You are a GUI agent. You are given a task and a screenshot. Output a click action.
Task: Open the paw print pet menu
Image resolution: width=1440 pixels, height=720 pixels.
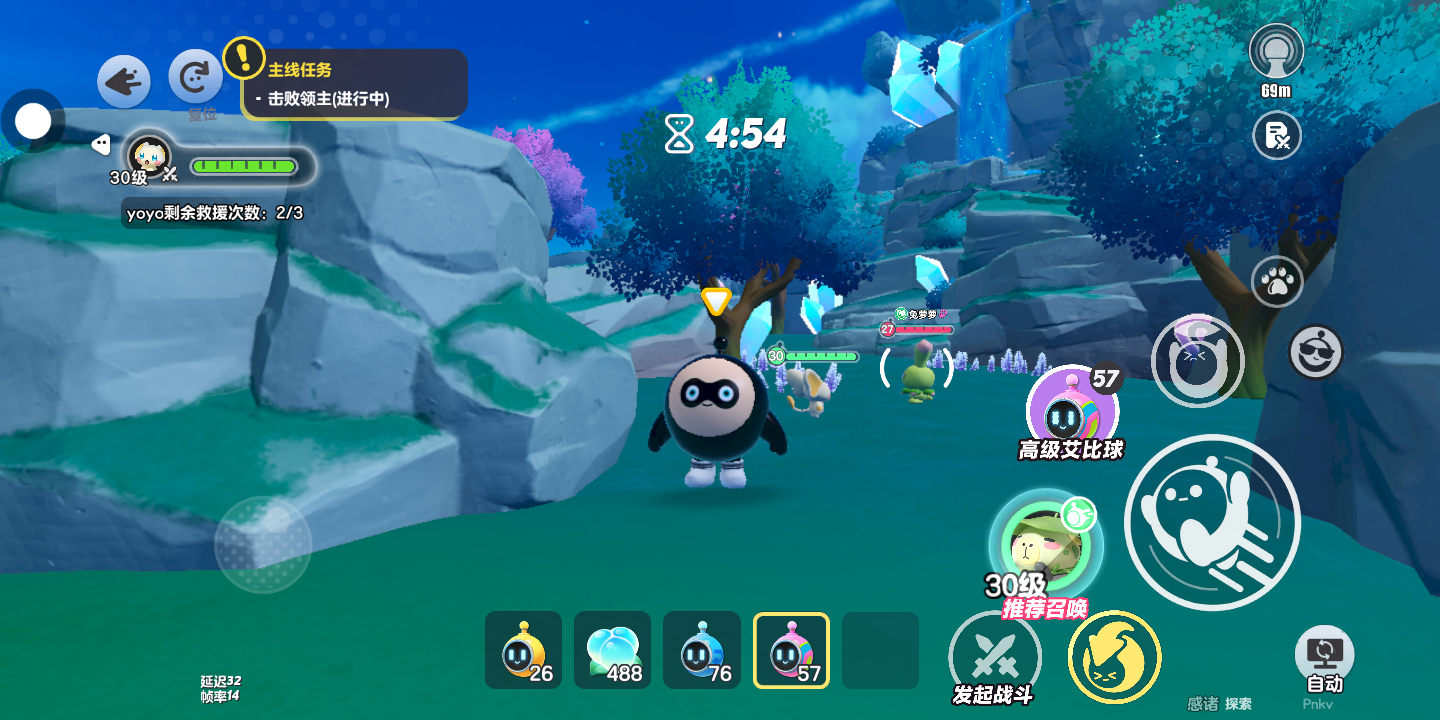[x=1276, y=283]
